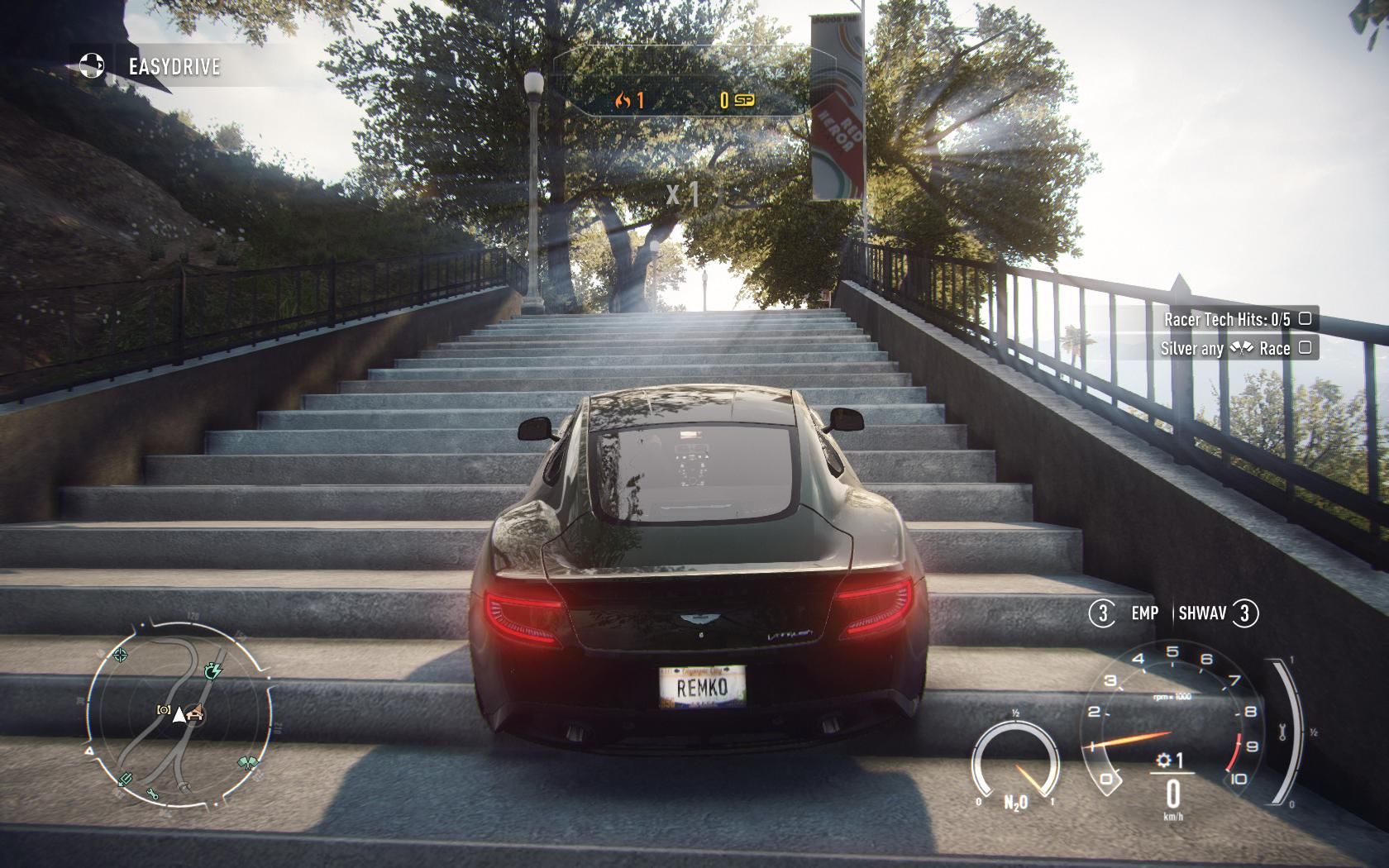Click the green arrow marker on minimap
This screenshot has height=868, width=1389.
[x=124, y=779]
